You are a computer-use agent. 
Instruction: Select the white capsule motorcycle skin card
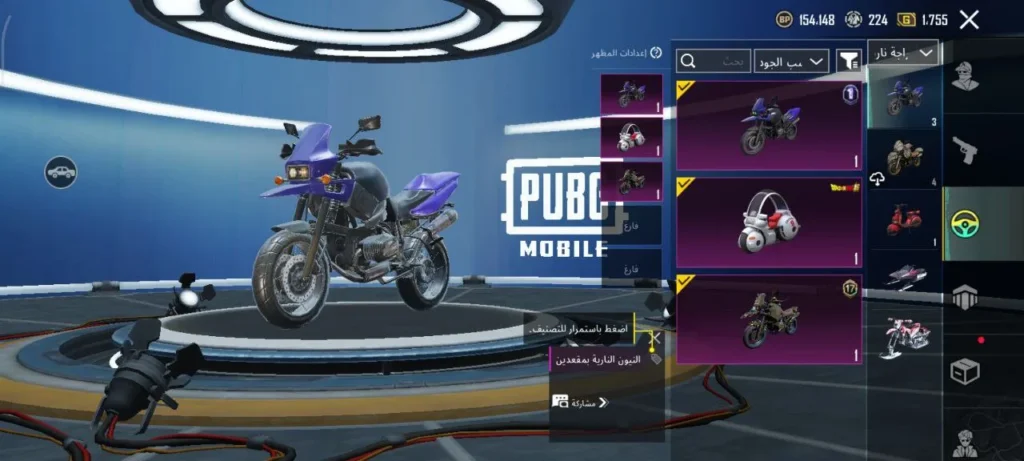pos(769,223)
